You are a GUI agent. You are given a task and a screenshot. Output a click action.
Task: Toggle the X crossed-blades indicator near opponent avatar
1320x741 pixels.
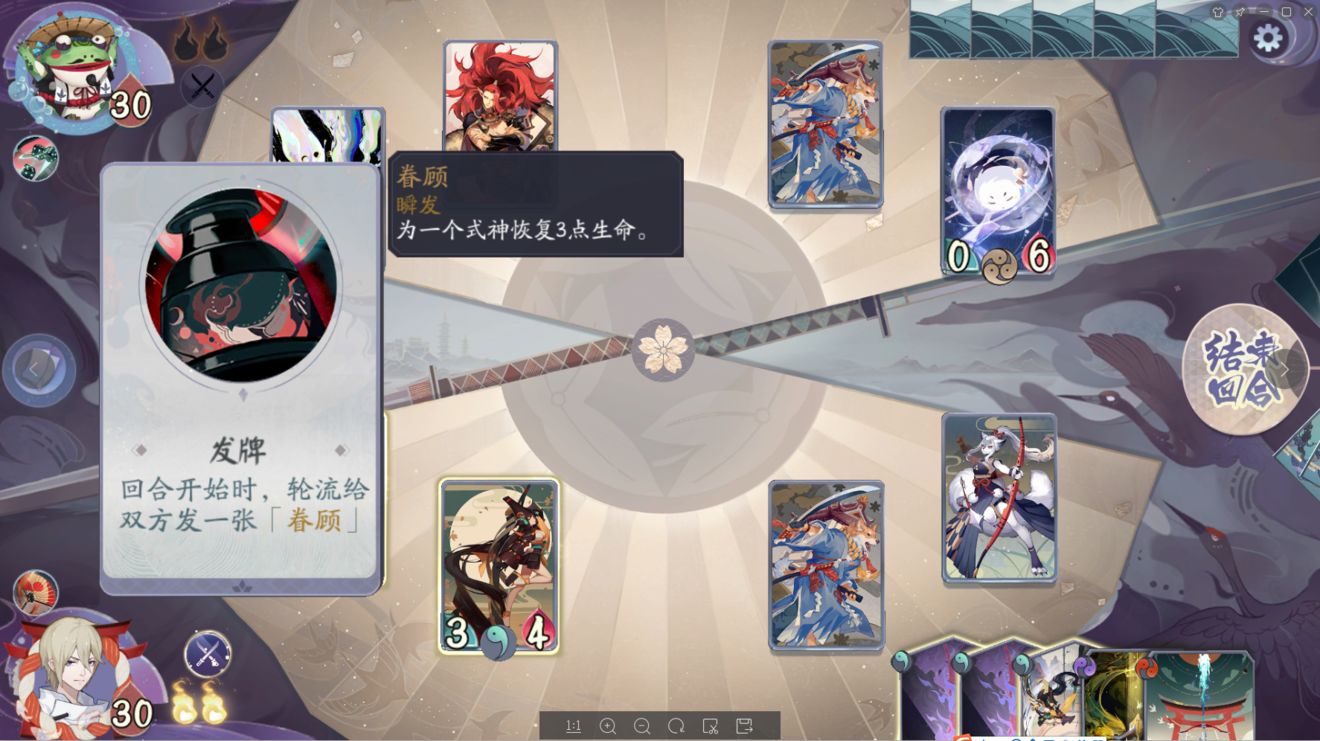[203, 88]
